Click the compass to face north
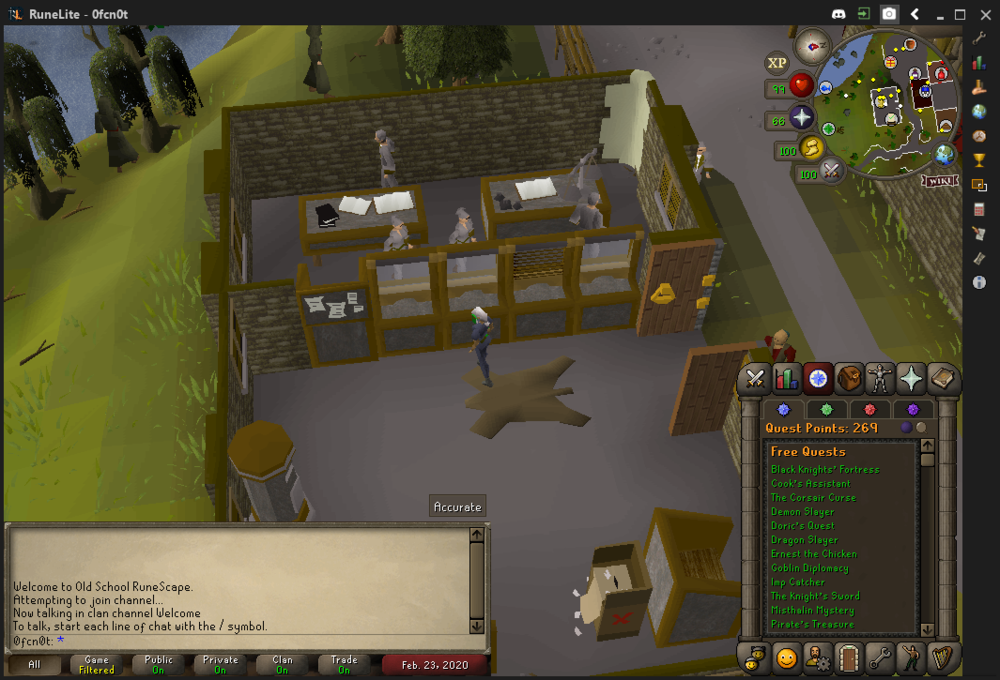Screen dimensions: 1000x680 click(812, 46)
